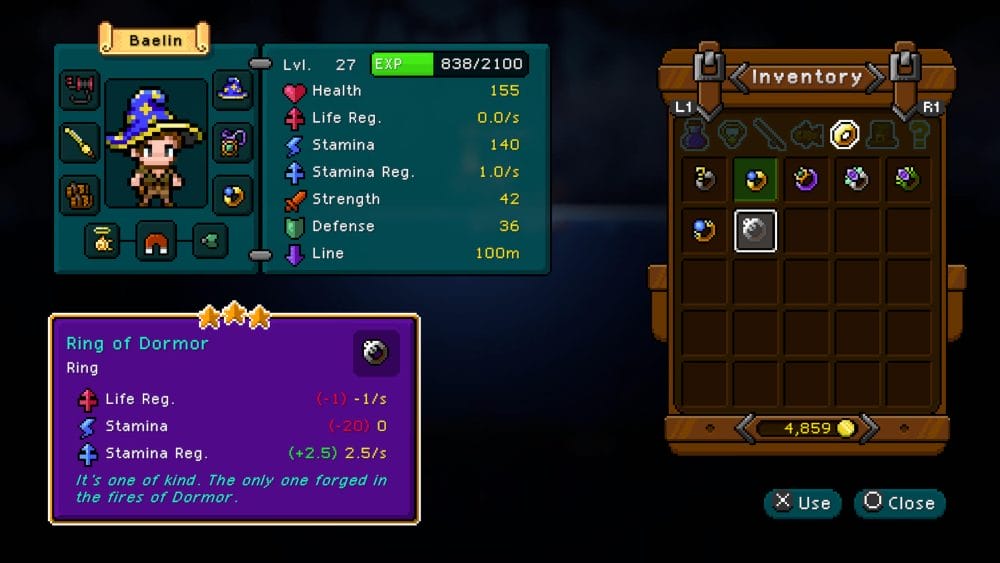Select the Ring of Dormor inventory slot
Image resolution: width=1000 pixels, height=563 pixels.
[756, 231]
